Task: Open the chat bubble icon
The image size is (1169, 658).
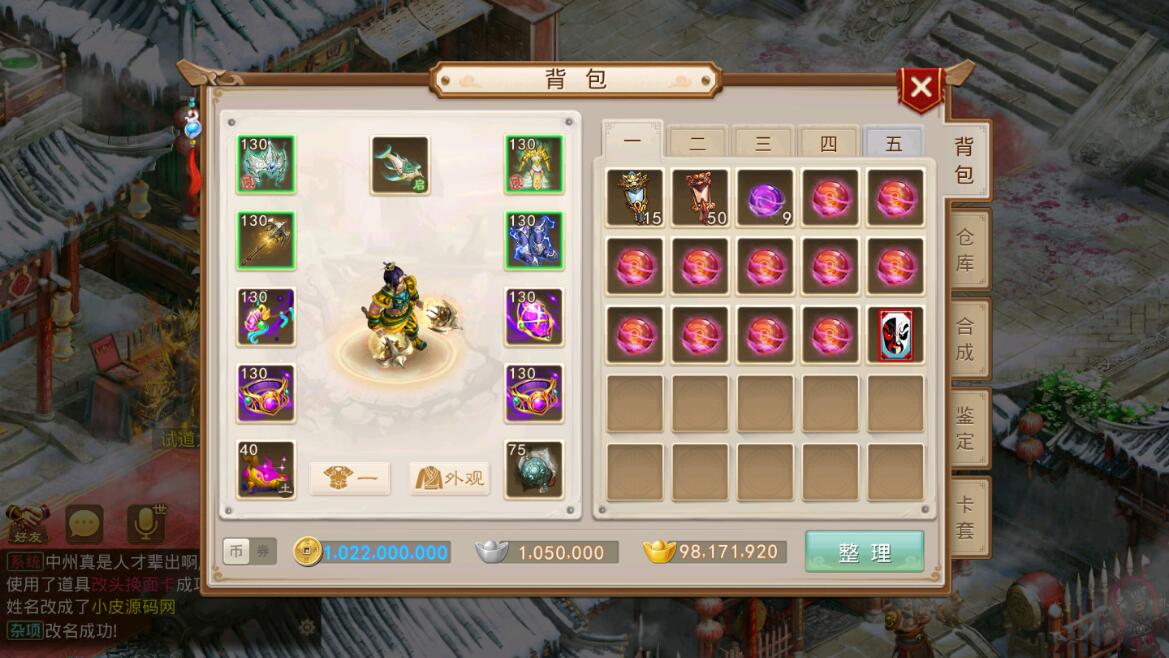Action: click(x=84, y=523)
